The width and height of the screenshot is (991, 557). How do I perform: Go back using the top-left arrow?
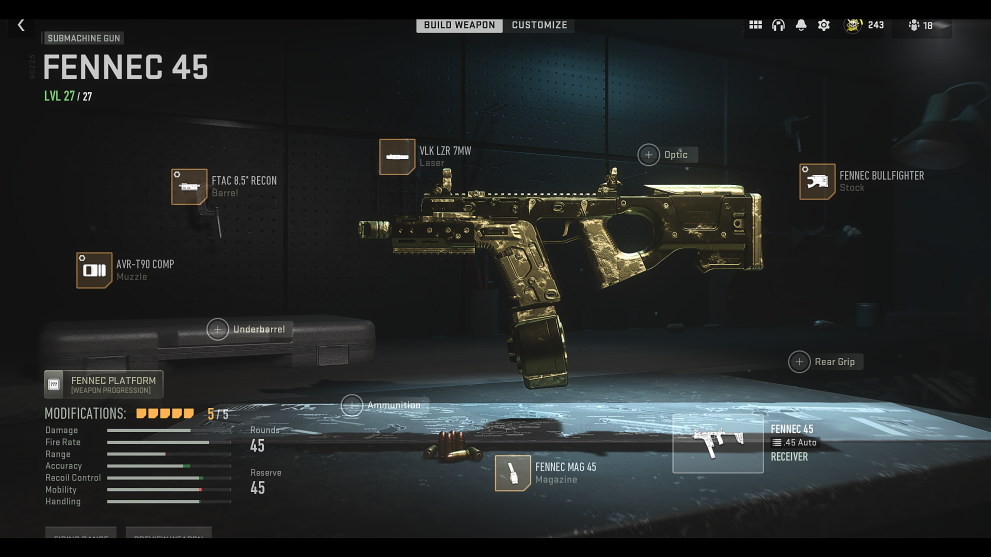point(21,25)
